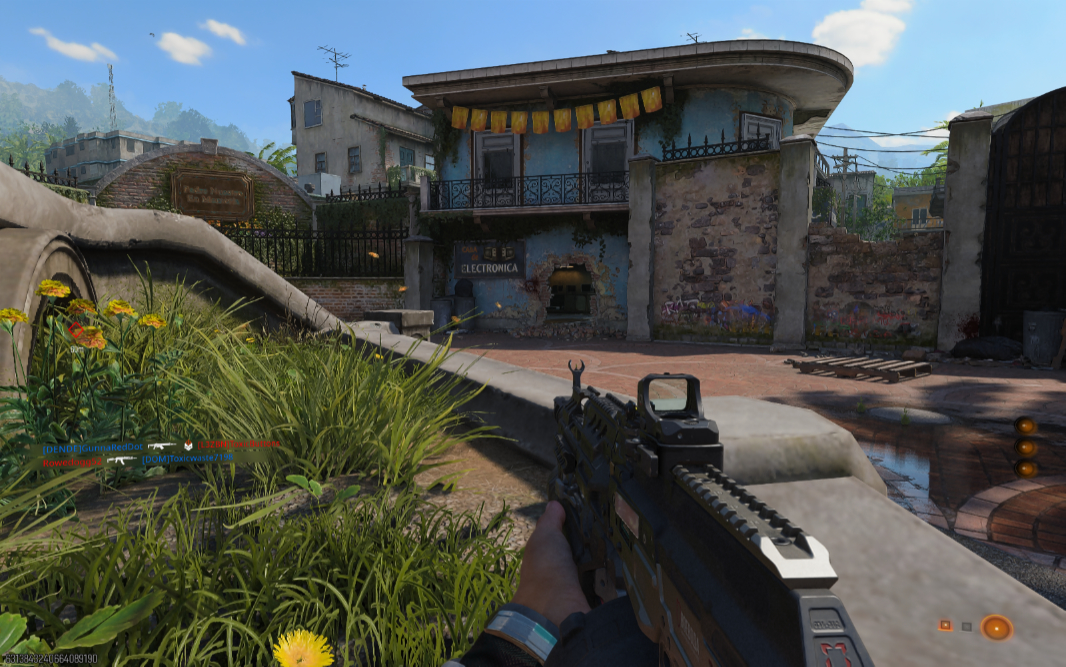The height and width of the screenshot is (667, 1066).
Task: Select the small orange square HUD icon
Action: pyautogui.click(x=945, y=625)
